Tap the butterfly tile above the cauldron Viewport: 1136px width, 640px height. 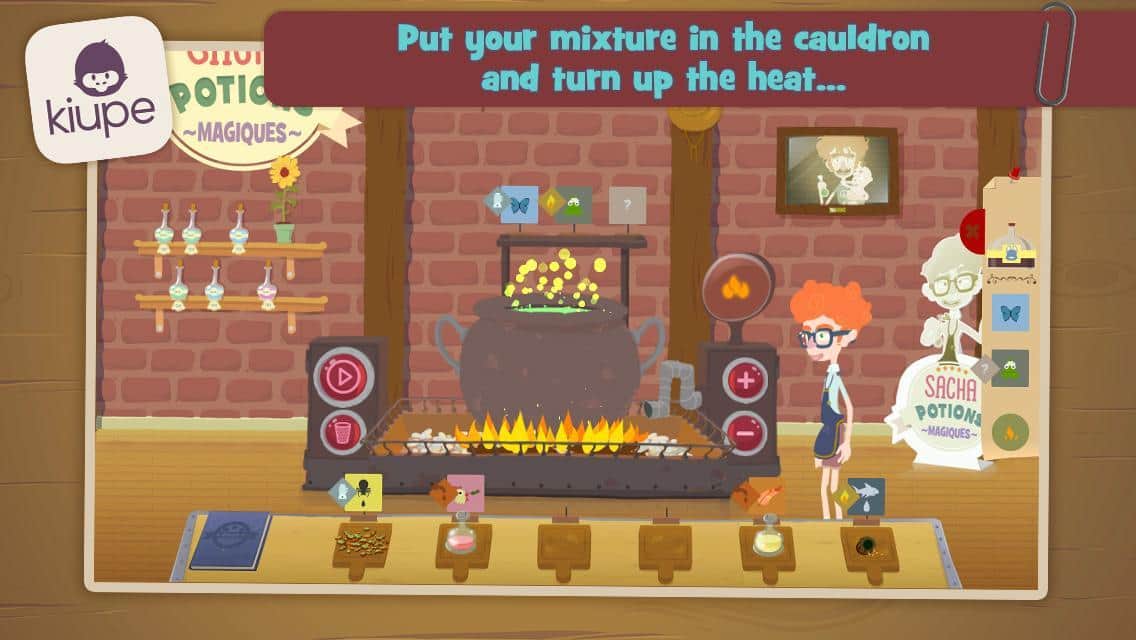(519, 204)
